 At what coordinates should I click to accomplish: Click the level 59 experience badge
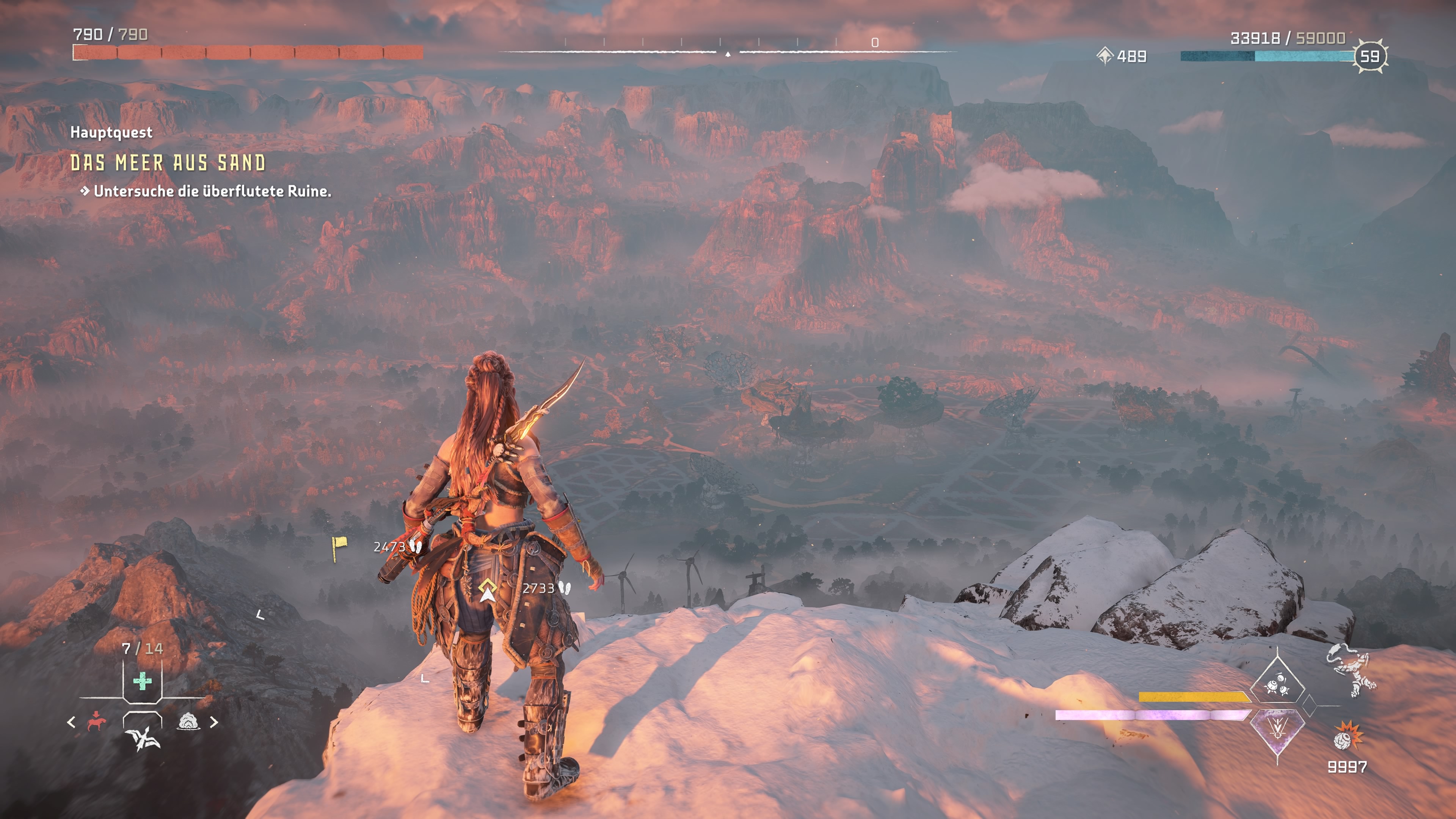[1370, 56]
